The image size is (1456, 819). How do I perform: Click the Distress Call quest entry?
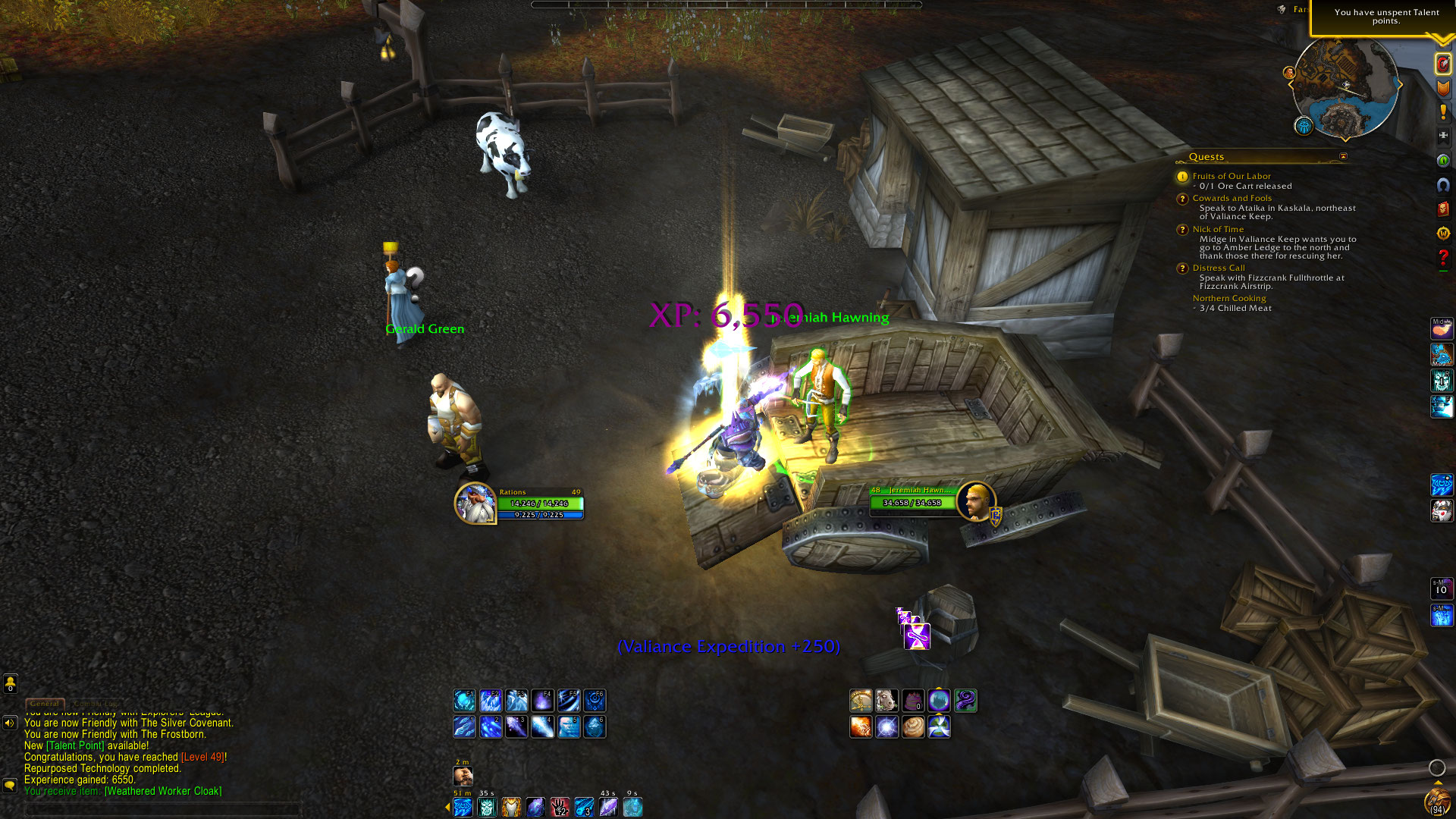(x=1218, y=268)
